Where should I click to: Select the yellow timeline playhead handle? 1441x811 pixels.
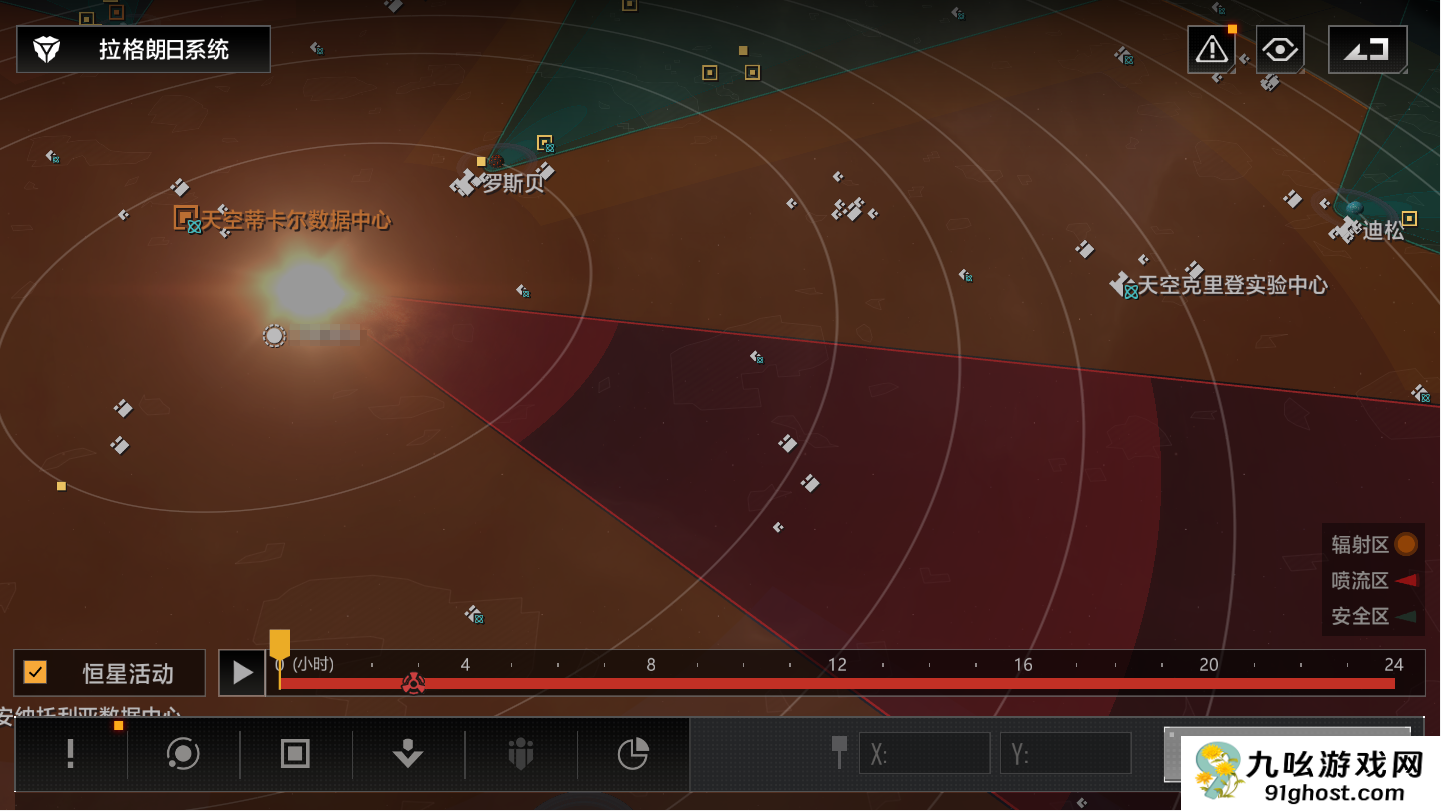279,644
